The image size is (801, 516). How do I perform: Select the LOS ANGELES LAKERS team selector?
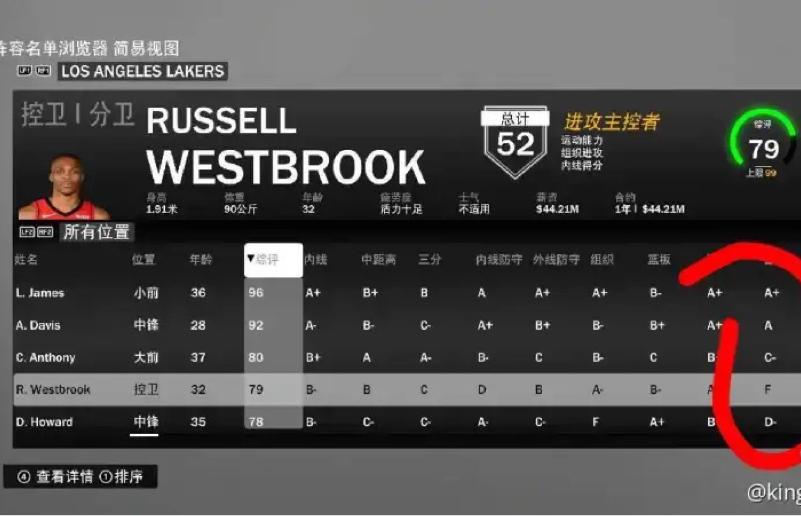tap(142, 71)
